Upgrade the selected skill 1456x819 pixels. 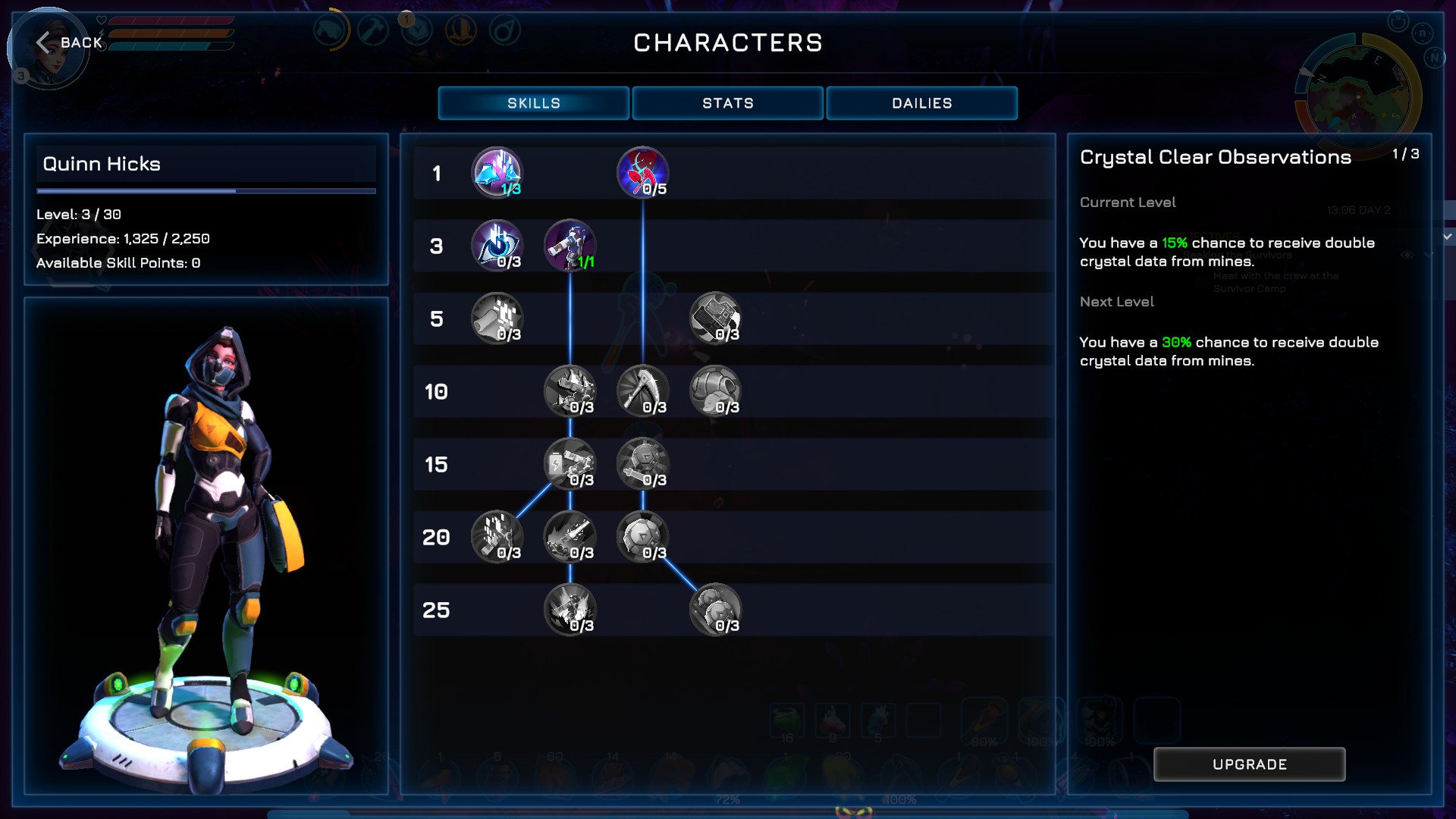click(x=1249, y=764)
